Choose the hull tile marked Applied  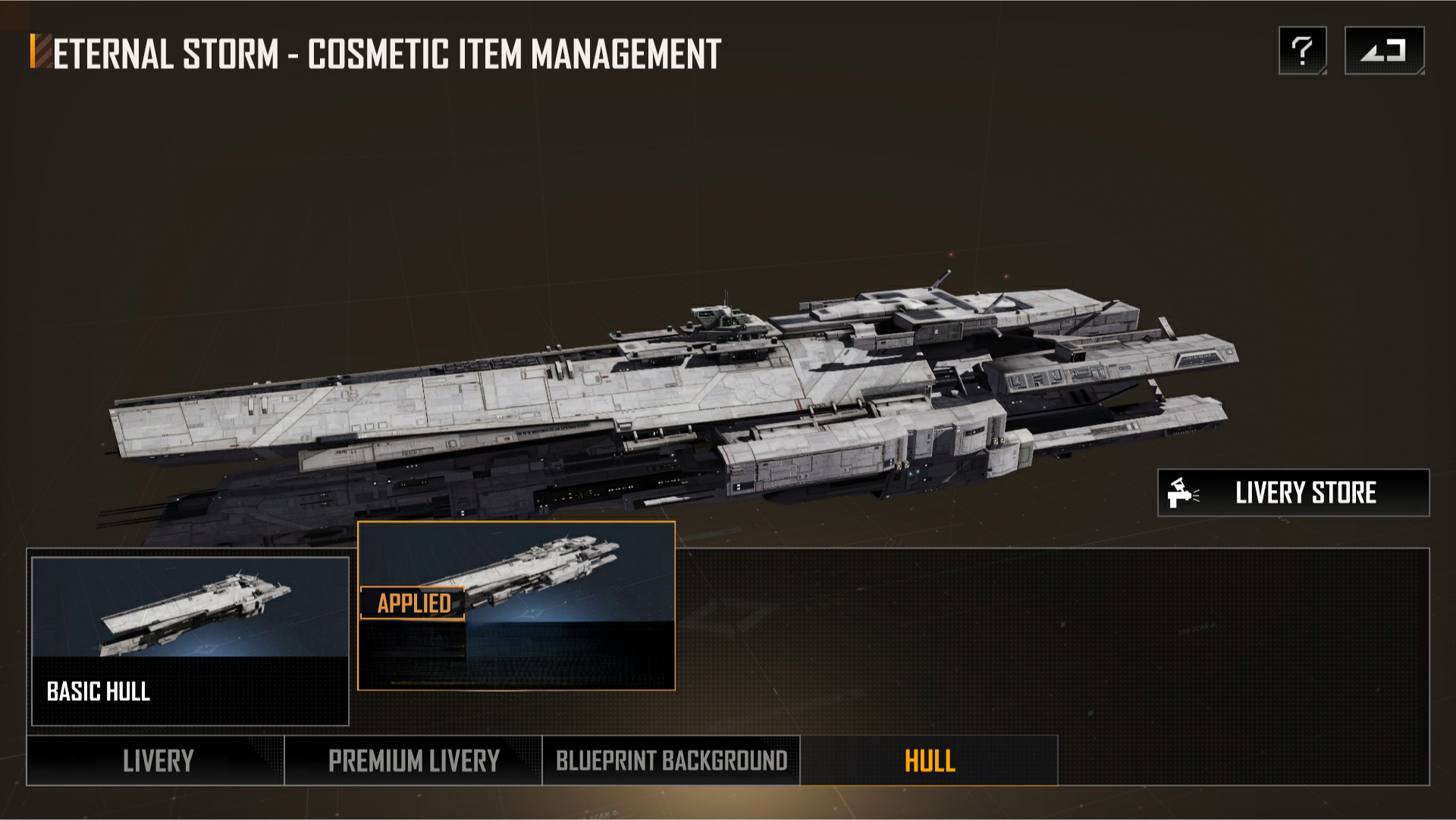click(516, 606)
